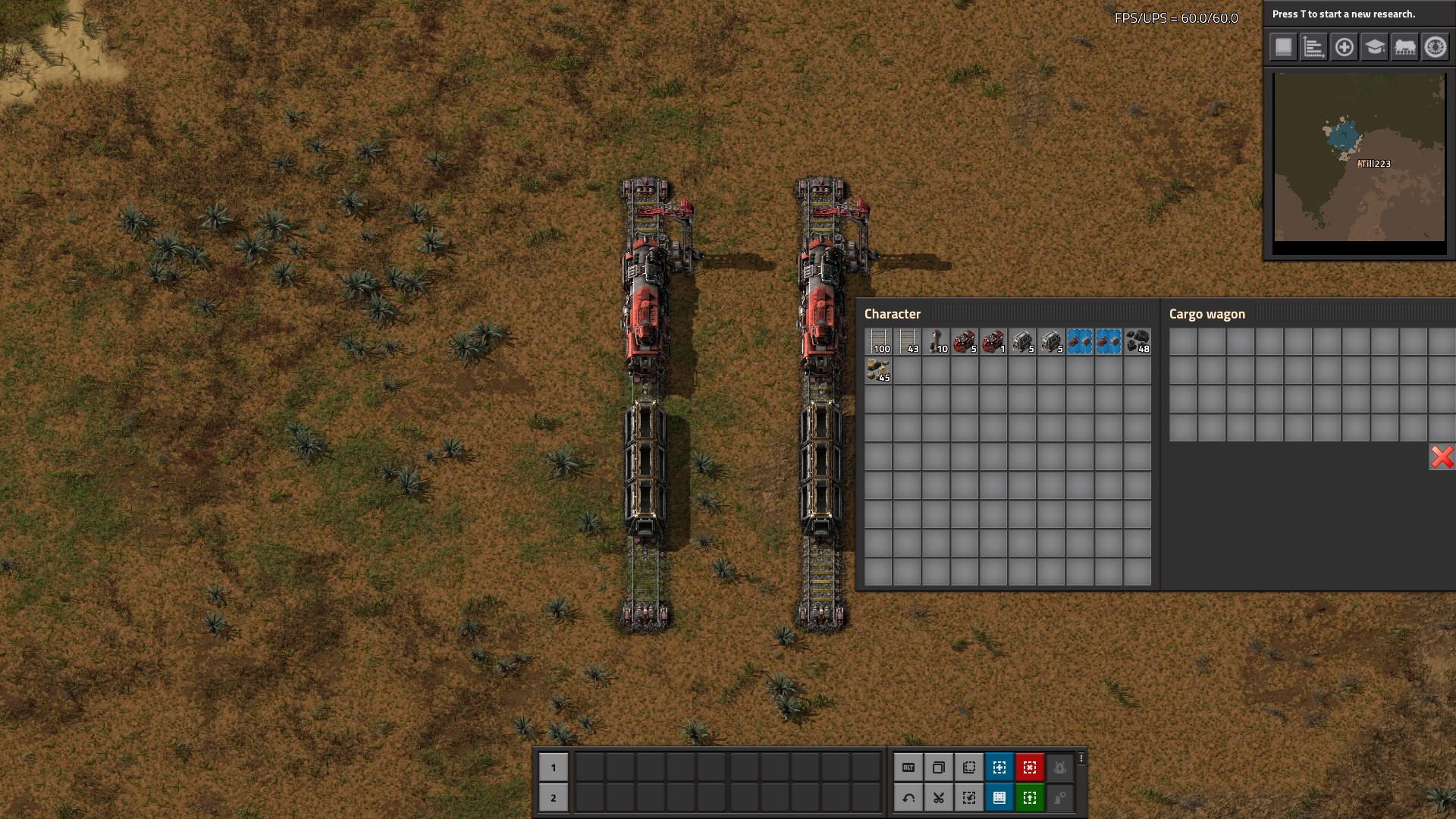Viewport: 1456px width, 819px height.
Task: Activate the undo arrow tool
Action: 908,798
